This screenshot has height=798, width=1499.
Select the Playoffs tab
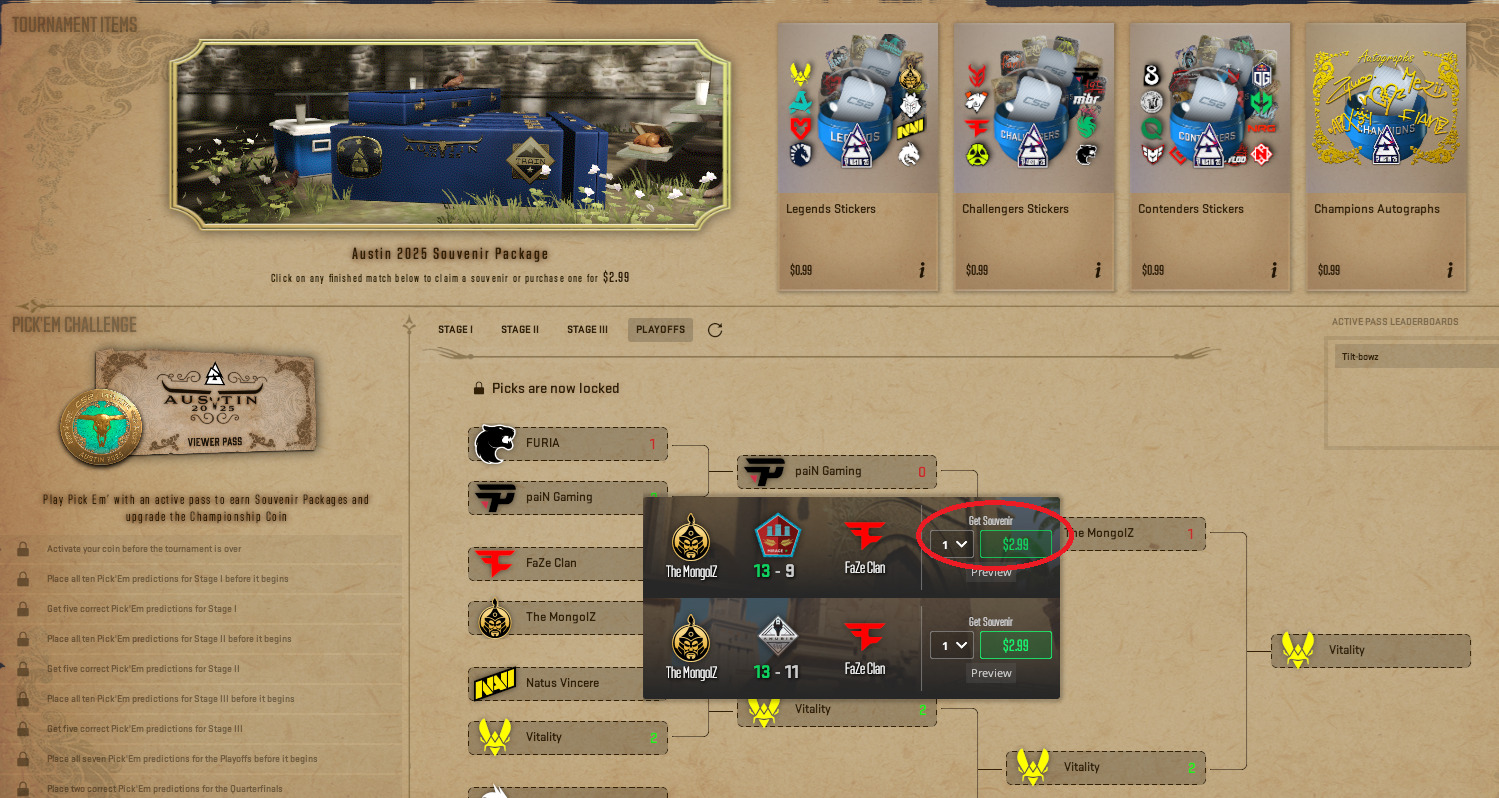[x=659, y=328]
